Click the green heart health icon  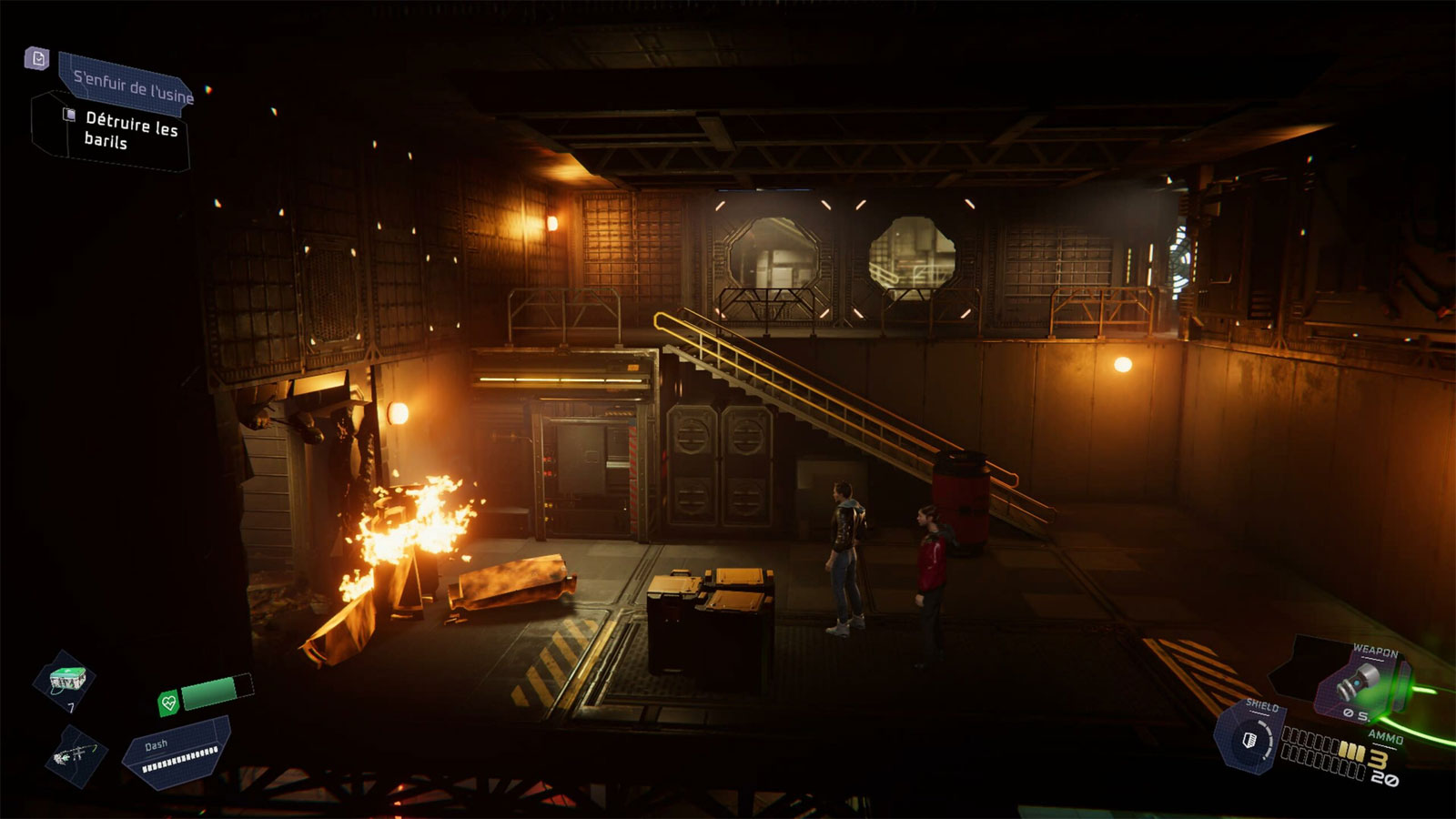click(168, 703)
